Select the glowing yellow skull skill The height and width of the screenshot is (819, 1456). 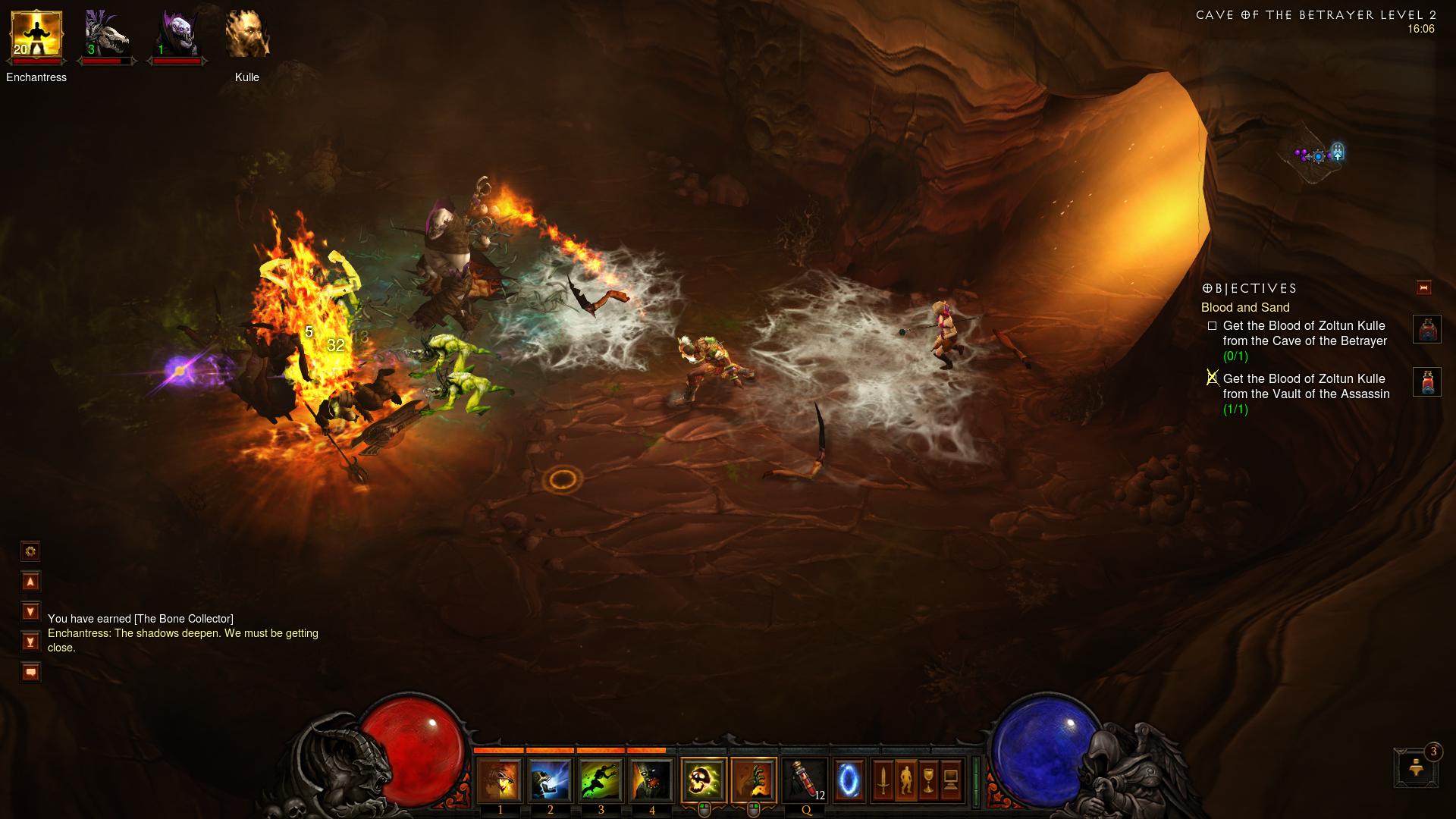tap(704, 781)
